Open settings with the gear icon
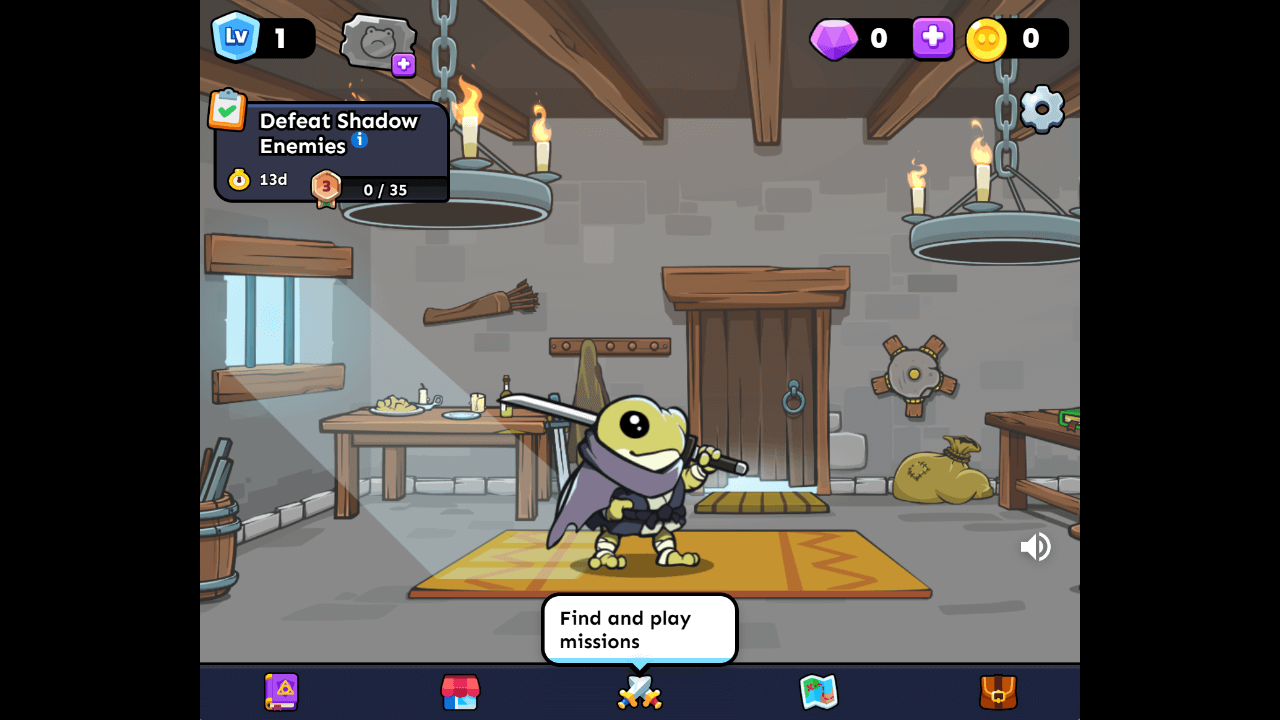Viewport: 1280px width, 720px height. click(x=1041, y=108)
